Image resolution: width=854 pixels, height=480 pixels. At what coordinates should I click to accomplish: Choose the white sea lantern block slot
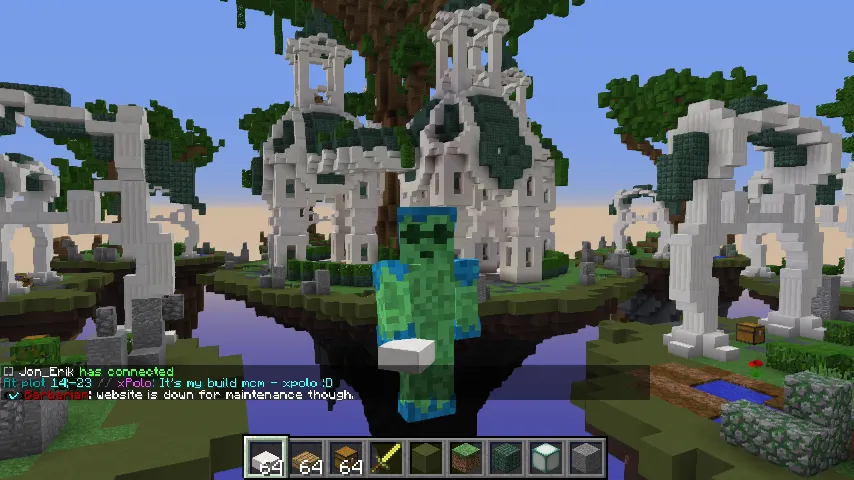[x=547, y=458]
